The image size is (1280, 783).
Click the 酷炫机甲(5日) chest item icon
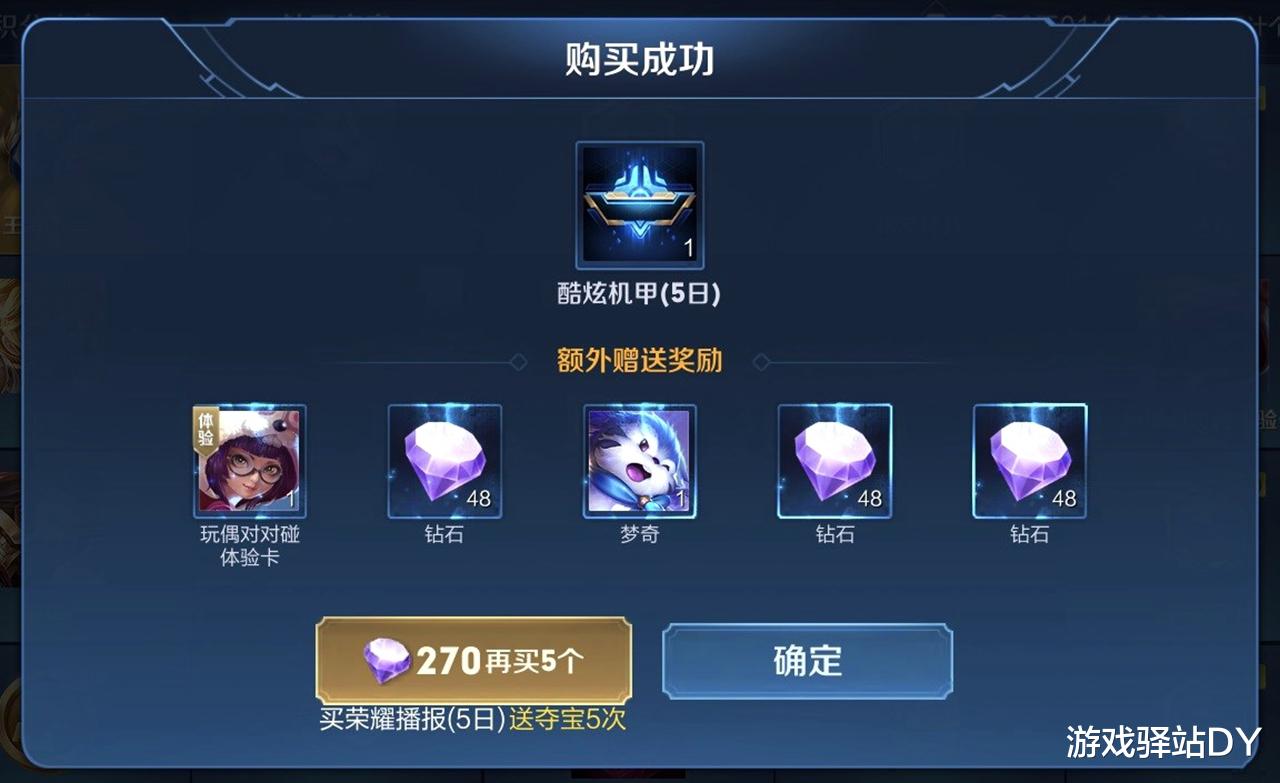(x=640, y=205)
